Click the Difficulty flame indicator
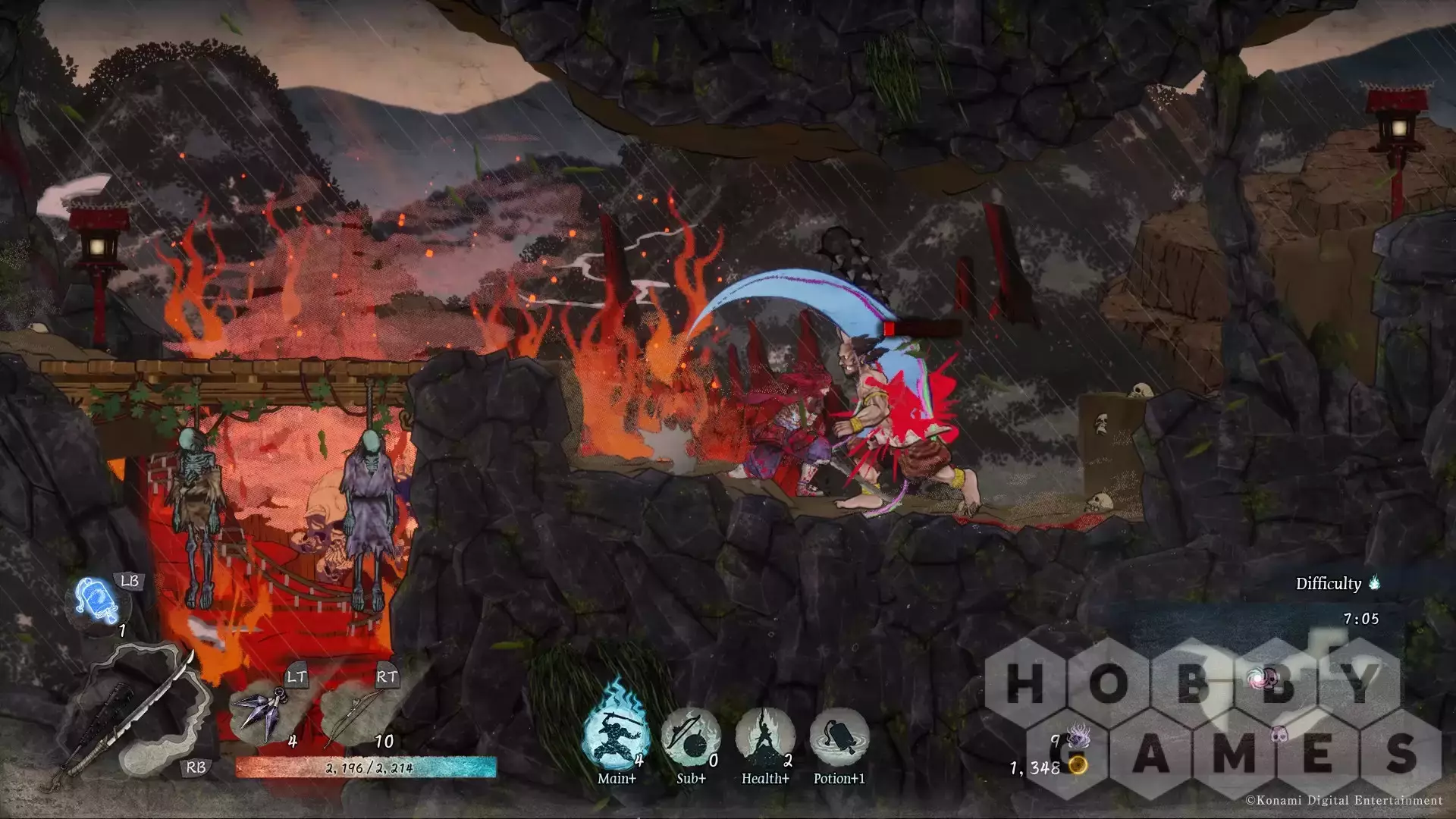Screen dimensions: 1456x819 tap(1375, 583)
